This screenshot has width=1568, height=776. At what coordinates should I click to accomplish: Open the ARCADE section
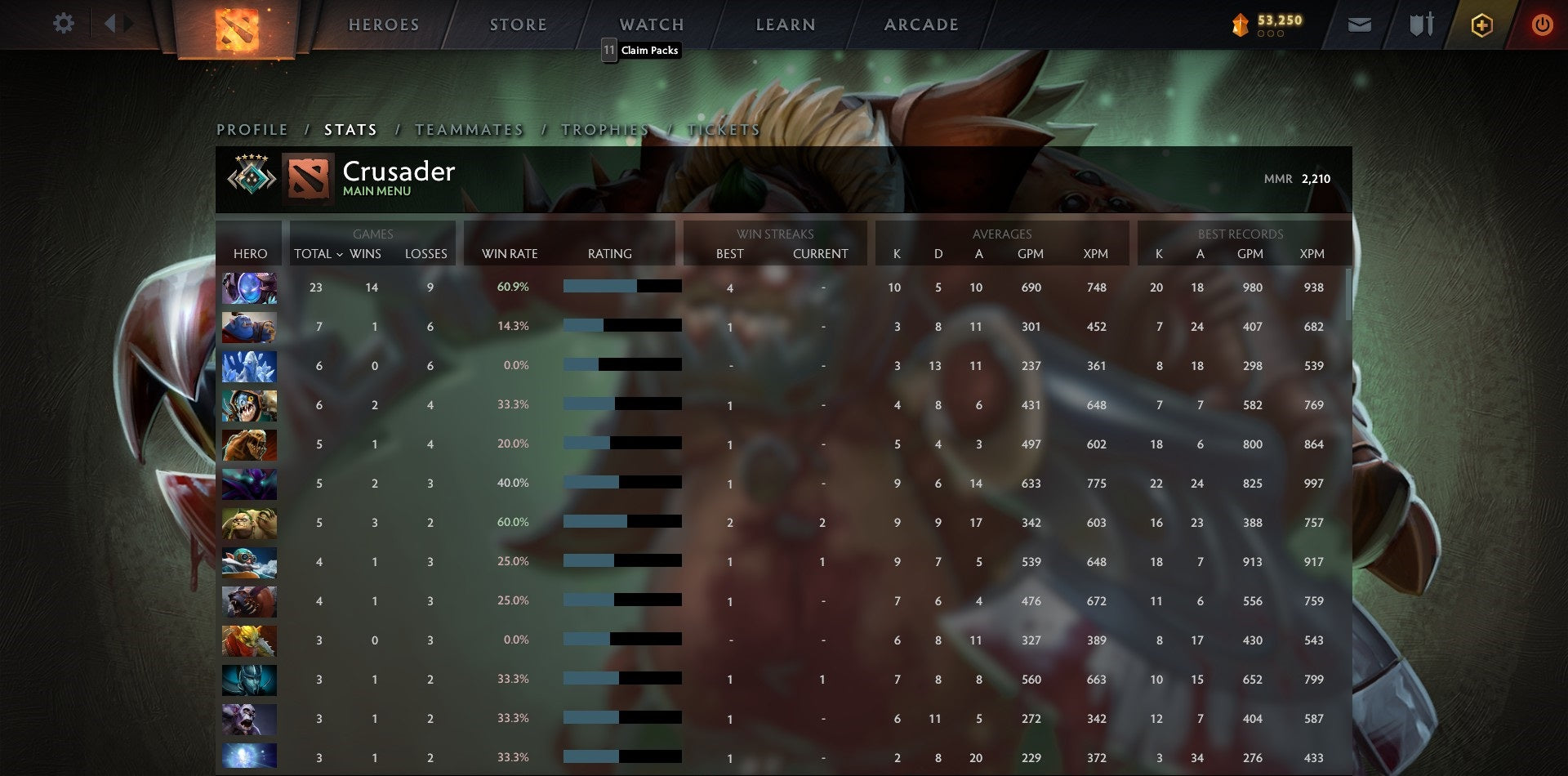921,25
